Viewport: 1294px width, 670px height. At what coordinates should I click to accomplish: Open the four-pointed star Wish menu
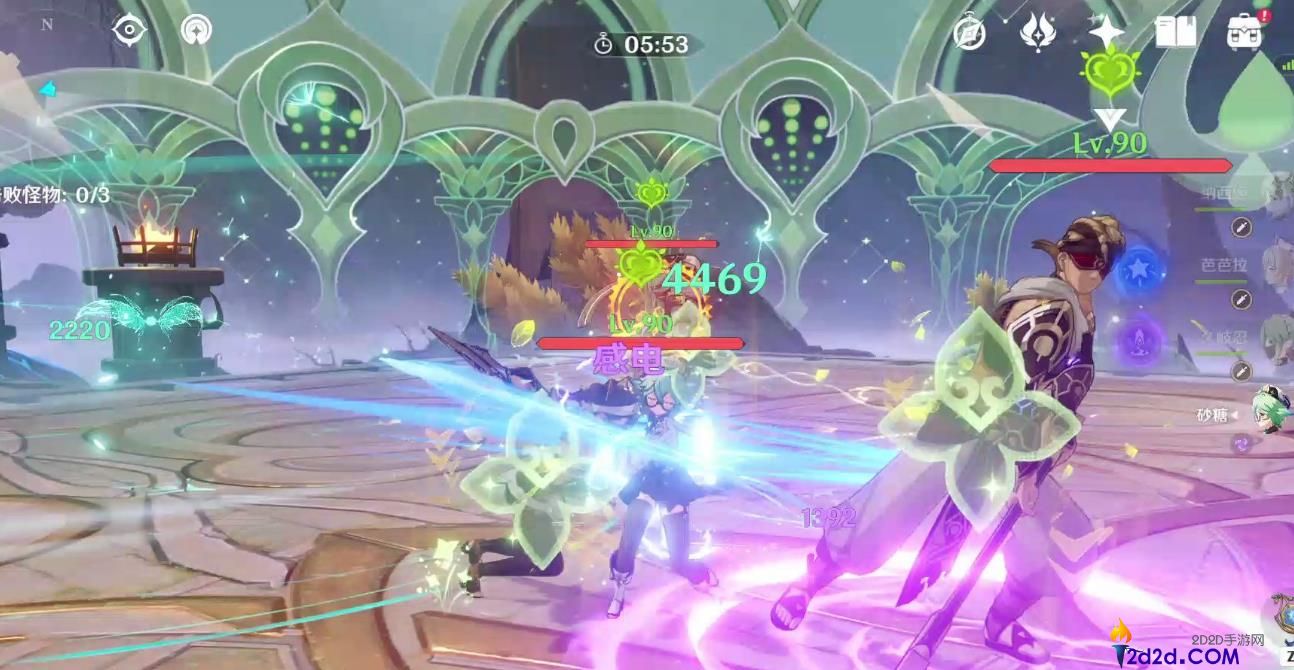point(1106,32)
